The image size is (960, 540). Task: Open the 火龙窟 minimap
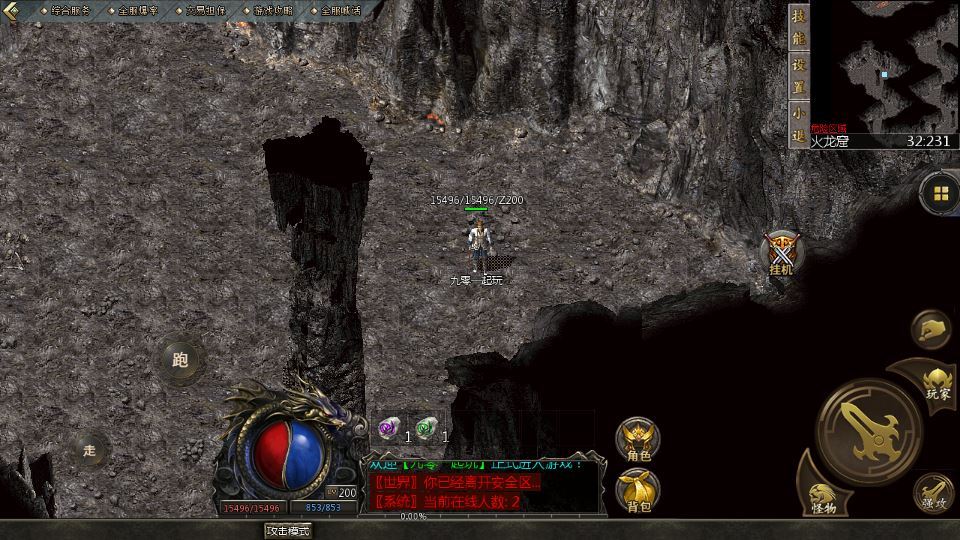[883, 66]
